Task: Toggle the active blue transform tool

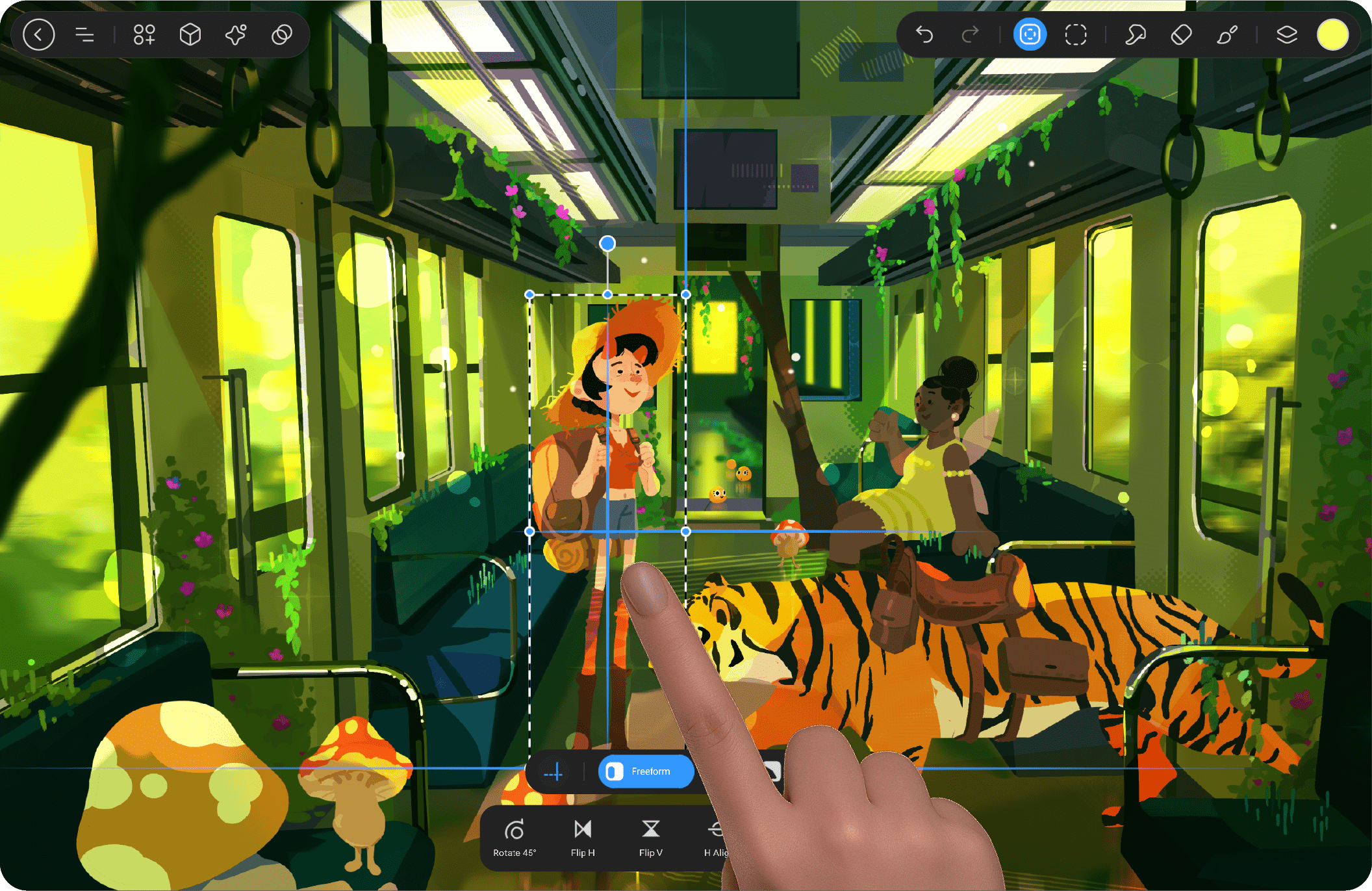Action: point(1030,34)
